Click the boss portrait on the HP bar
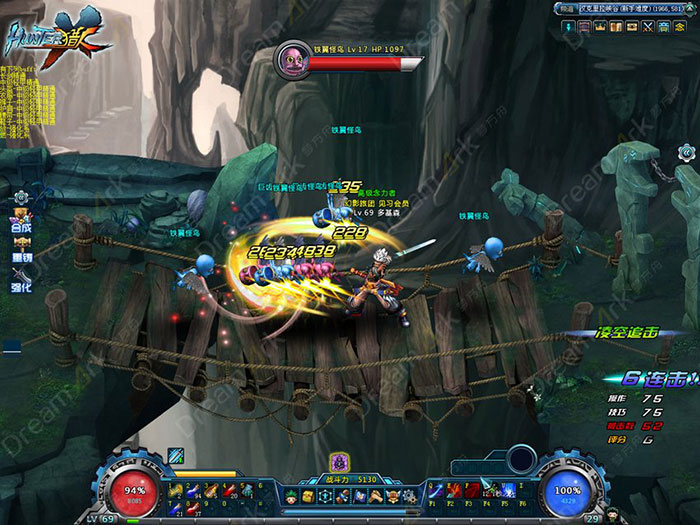700x525 pixels. [x=293, y=56]
